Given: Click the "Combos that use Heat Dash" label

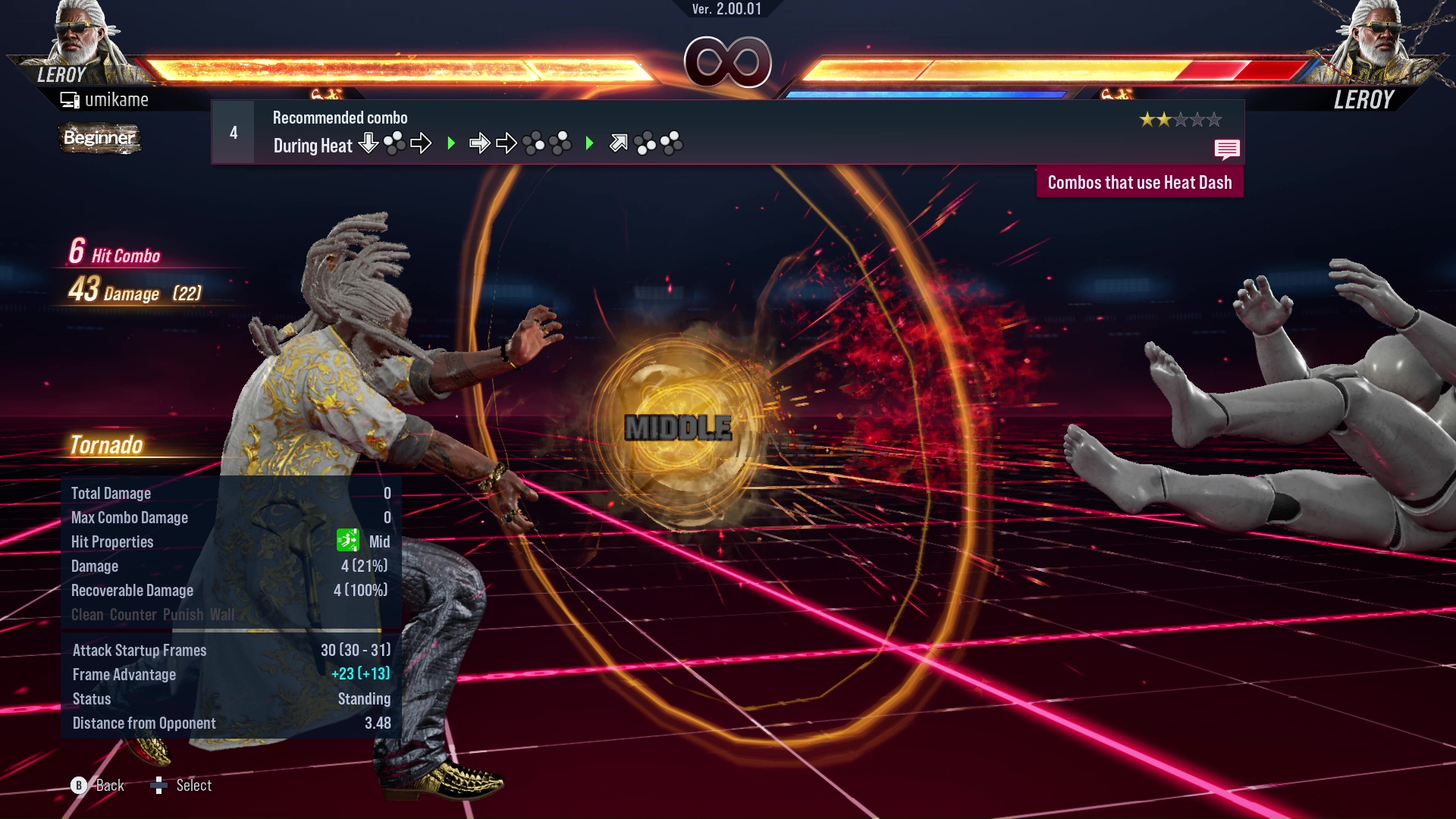Looking at the screenshot, I should click(1139, 183).
